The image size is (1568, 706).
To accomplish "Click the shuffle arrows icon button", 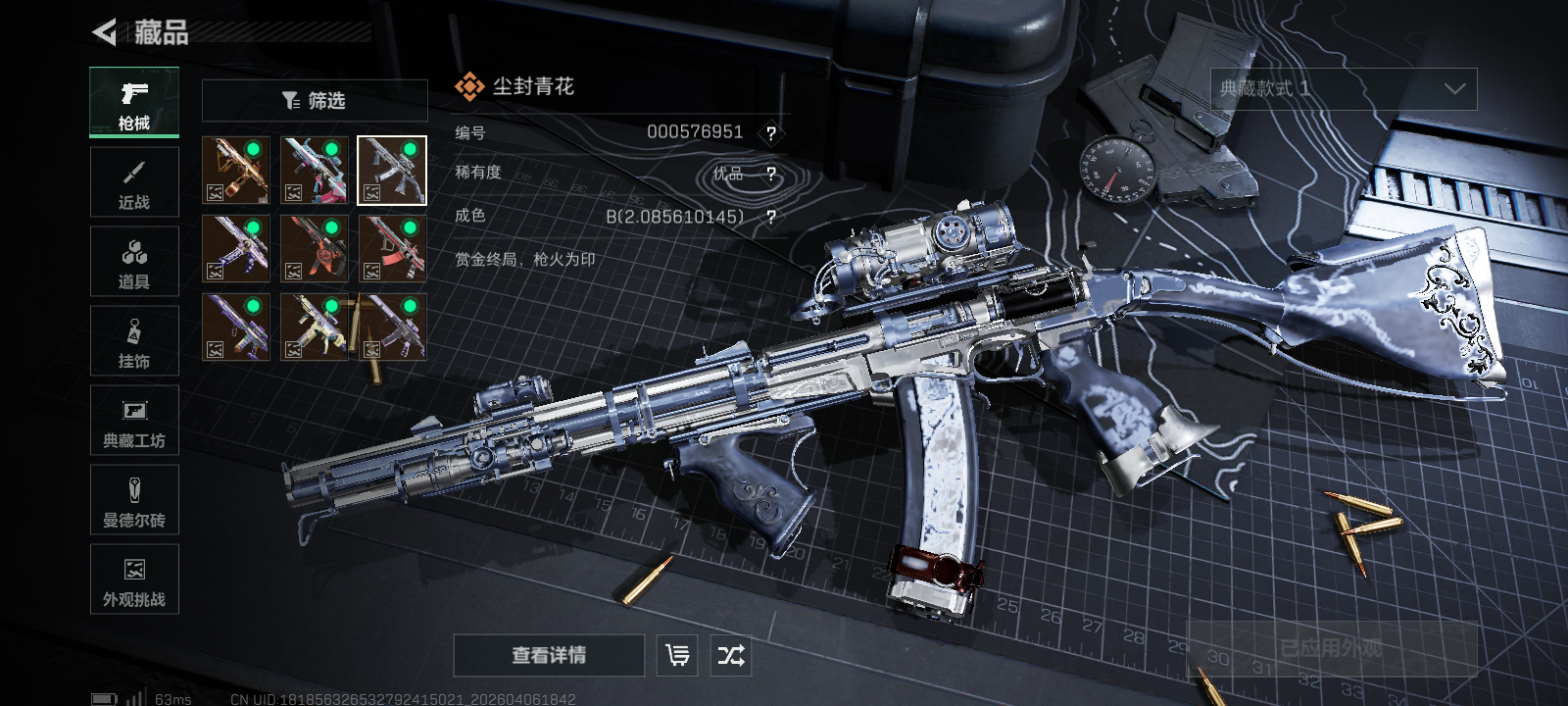I will 731,655.
